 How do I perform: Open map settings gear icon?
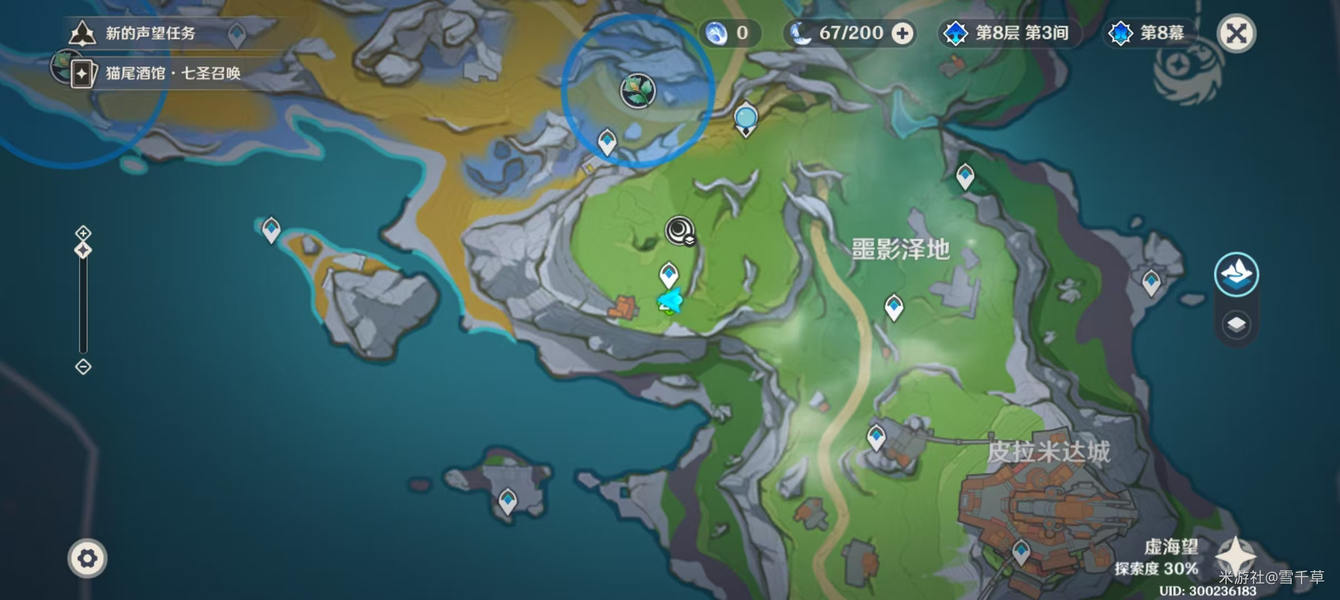click(x=87, y=557)
